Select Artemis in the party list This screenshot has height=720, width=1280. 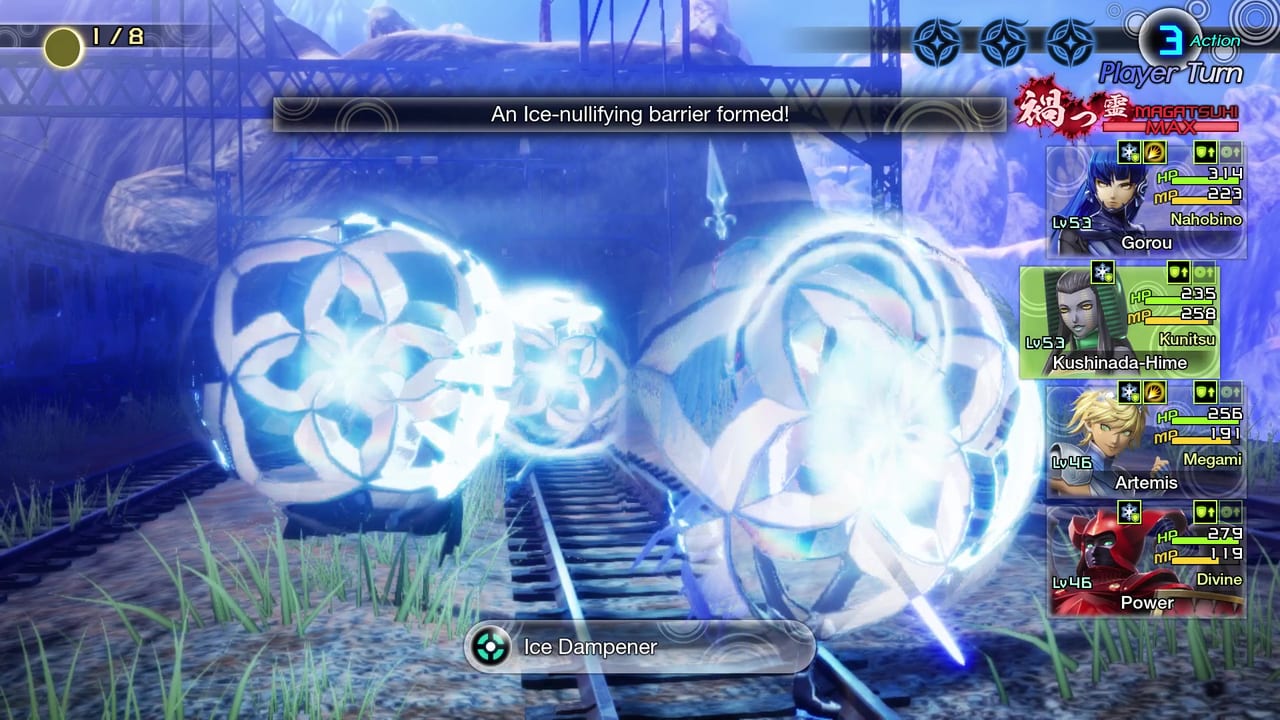[x=1146, y=441]
